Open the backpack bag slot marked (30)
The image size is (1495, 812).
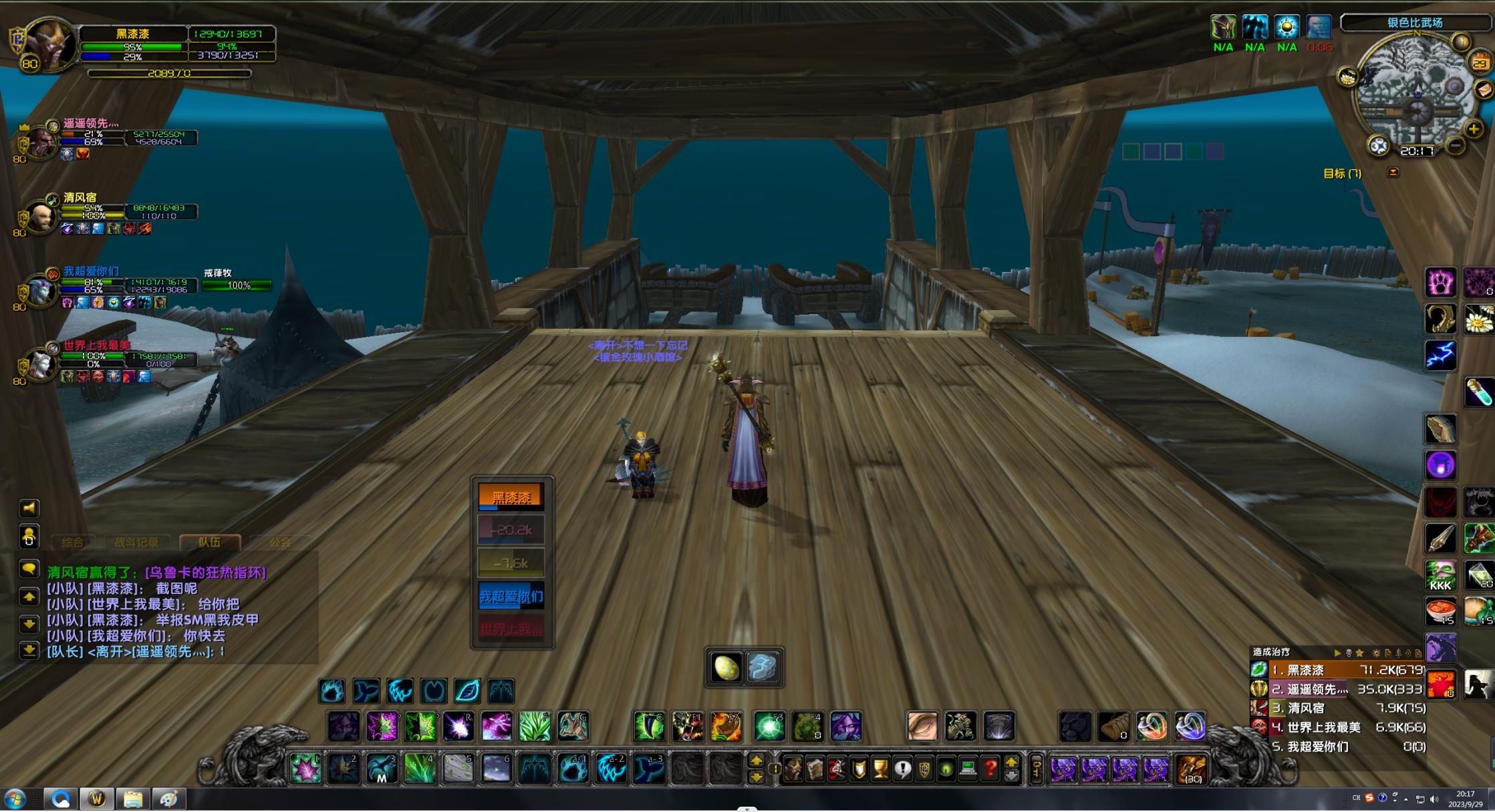pos(1191,769)
